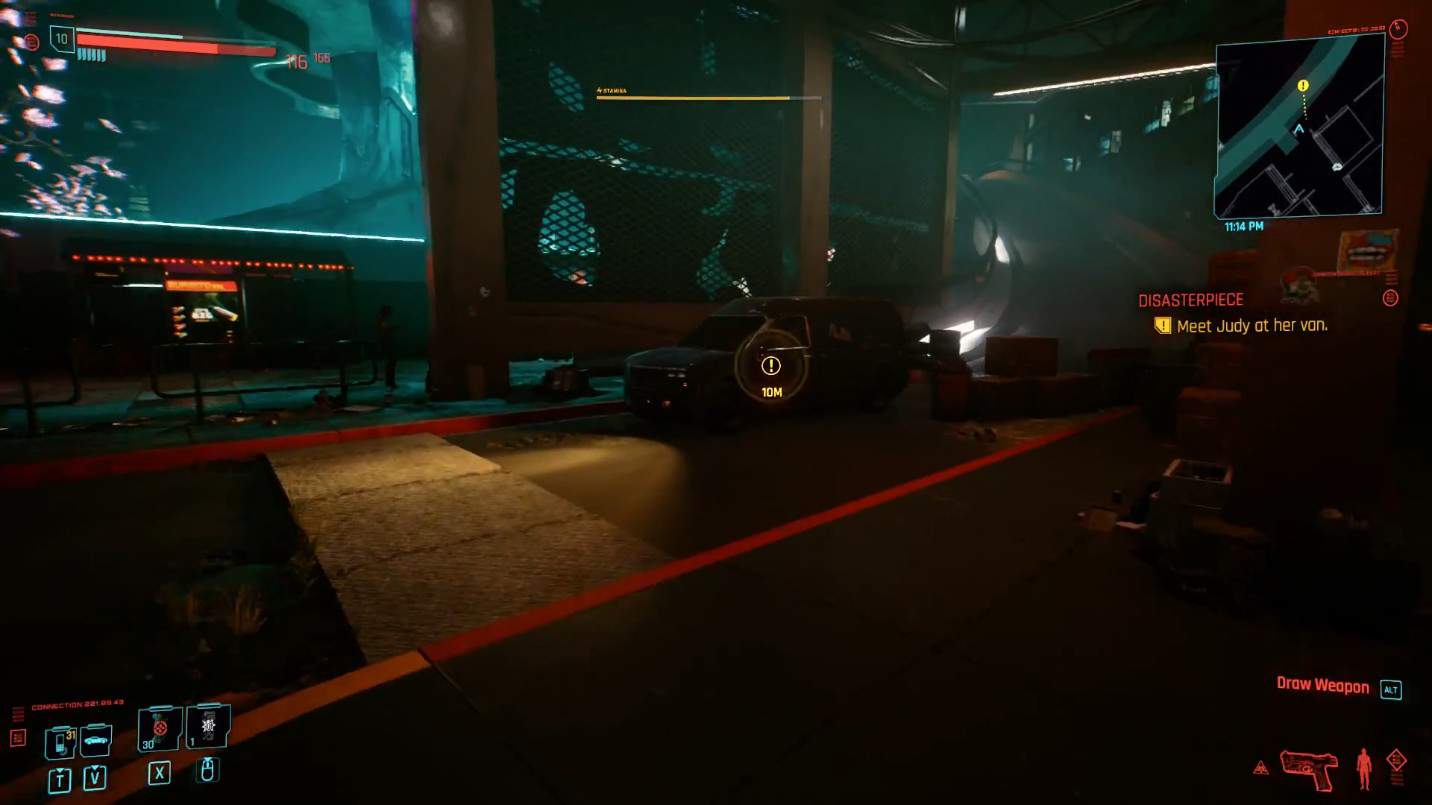Click the yellow exclamation objective marker on the van
1432x805 pixels.
770,366
